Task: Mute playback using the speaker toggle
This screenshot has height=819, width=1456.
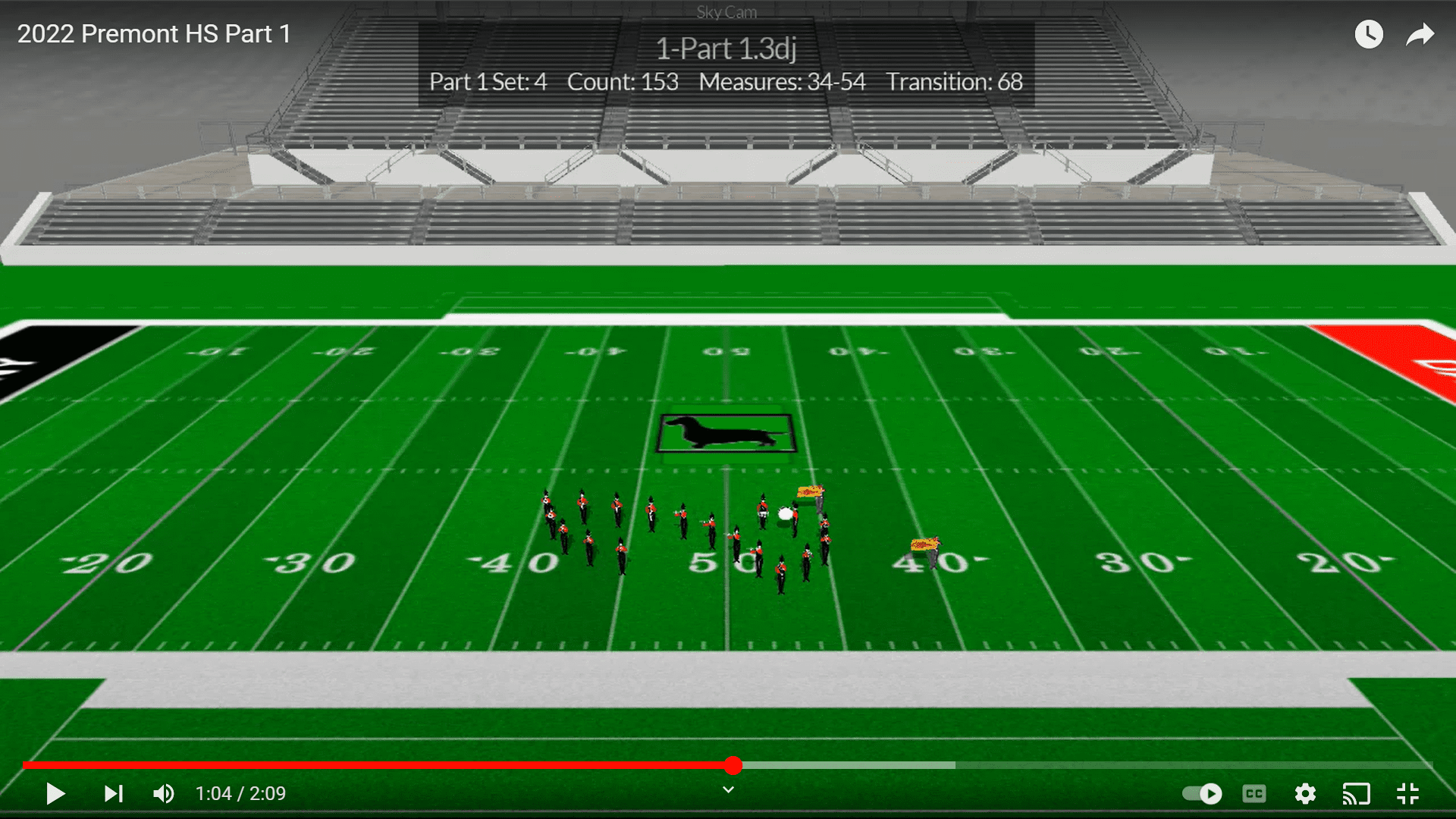Action: [x=162, y=793]
